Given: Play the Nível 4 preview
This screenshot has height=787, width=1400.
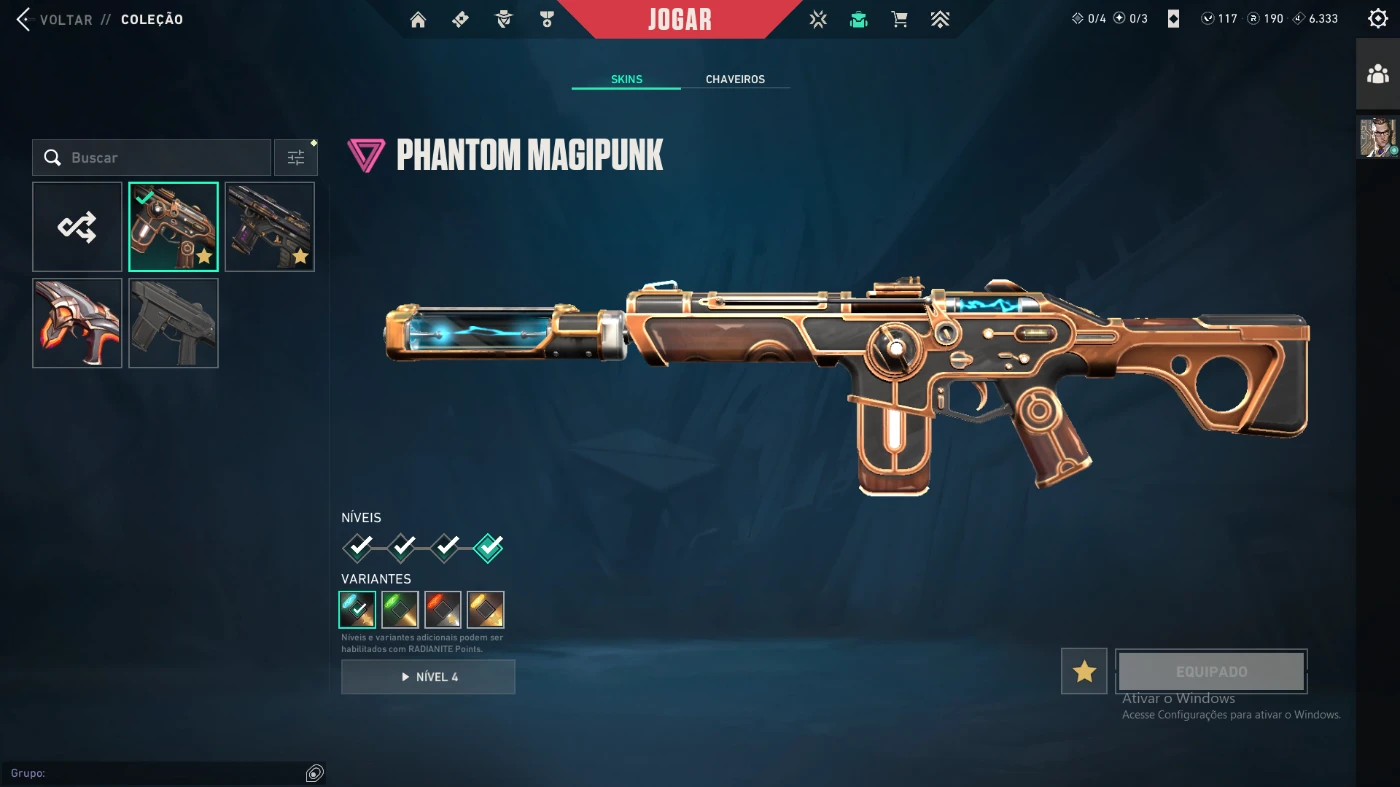Looking at the screenshot, I should pos(428,677).
